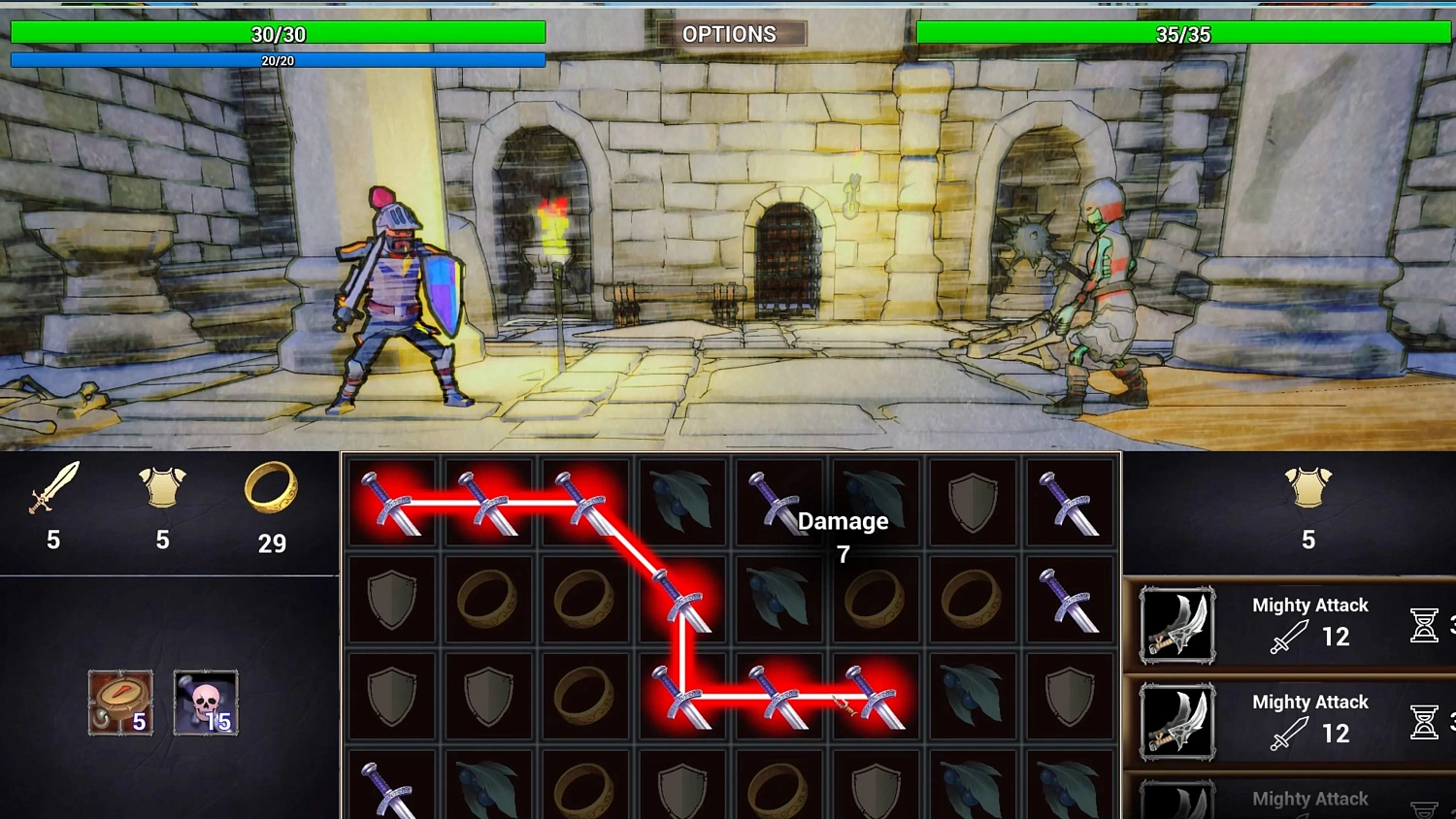Click the player's green 30/30 health bar
Viewport: 1456px width, 819px height.
(x=279, y=32)
